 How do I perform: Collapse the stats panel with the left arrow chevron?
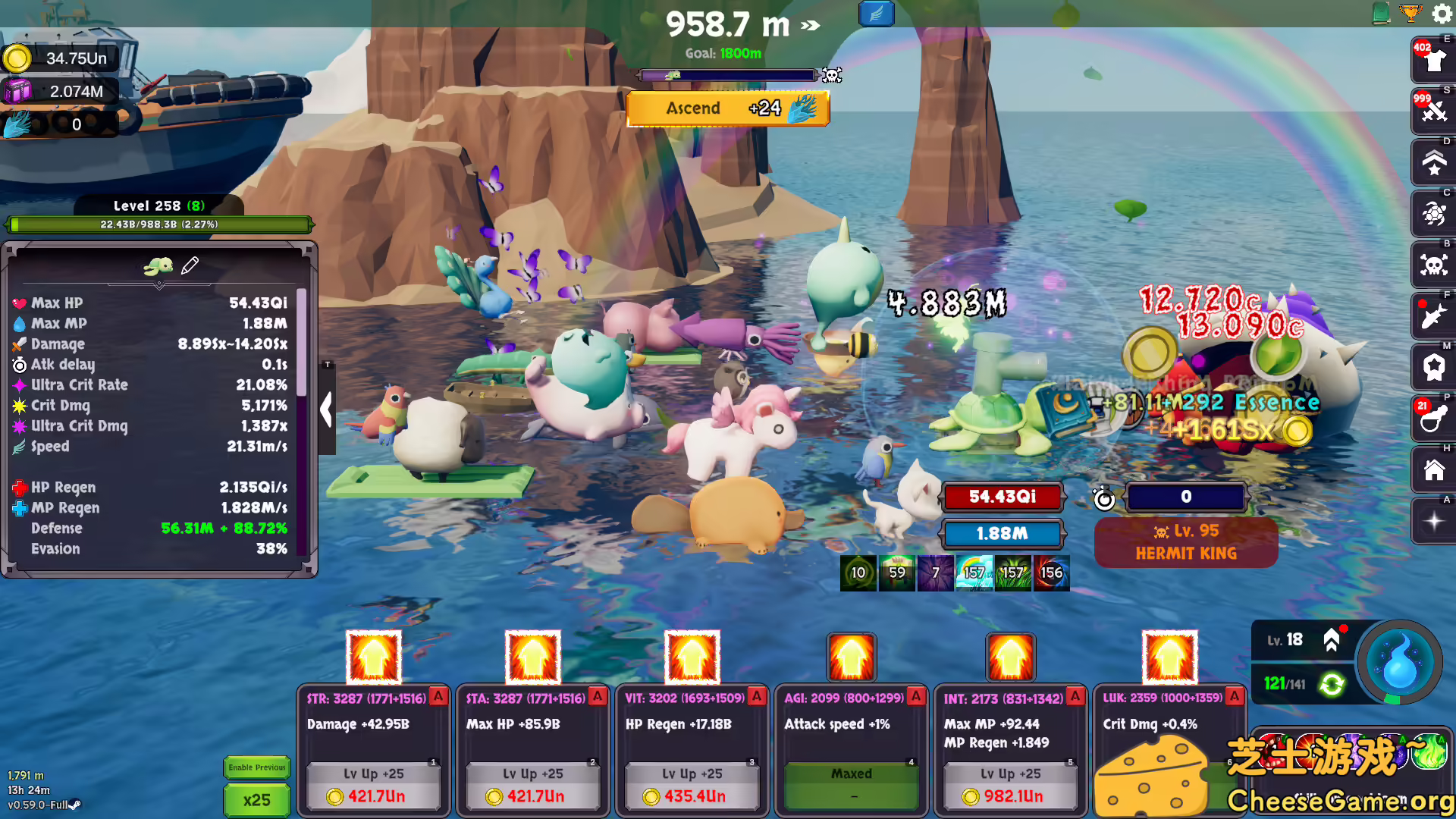point(327,409)
